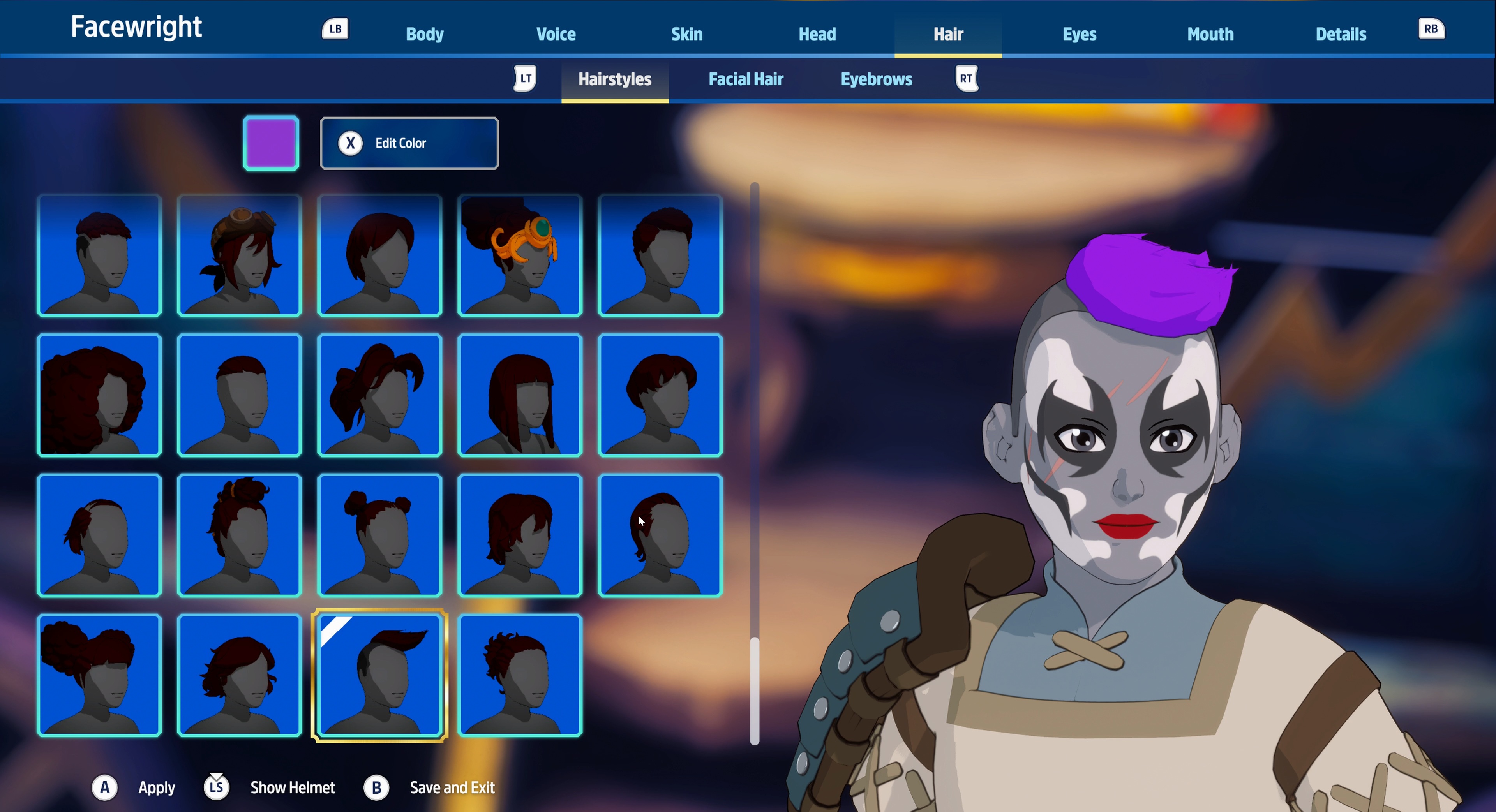Select the highlighted swept-forward mohawk hairstyle
This screenshot has height=812, width=1496.
coord(380,675)
